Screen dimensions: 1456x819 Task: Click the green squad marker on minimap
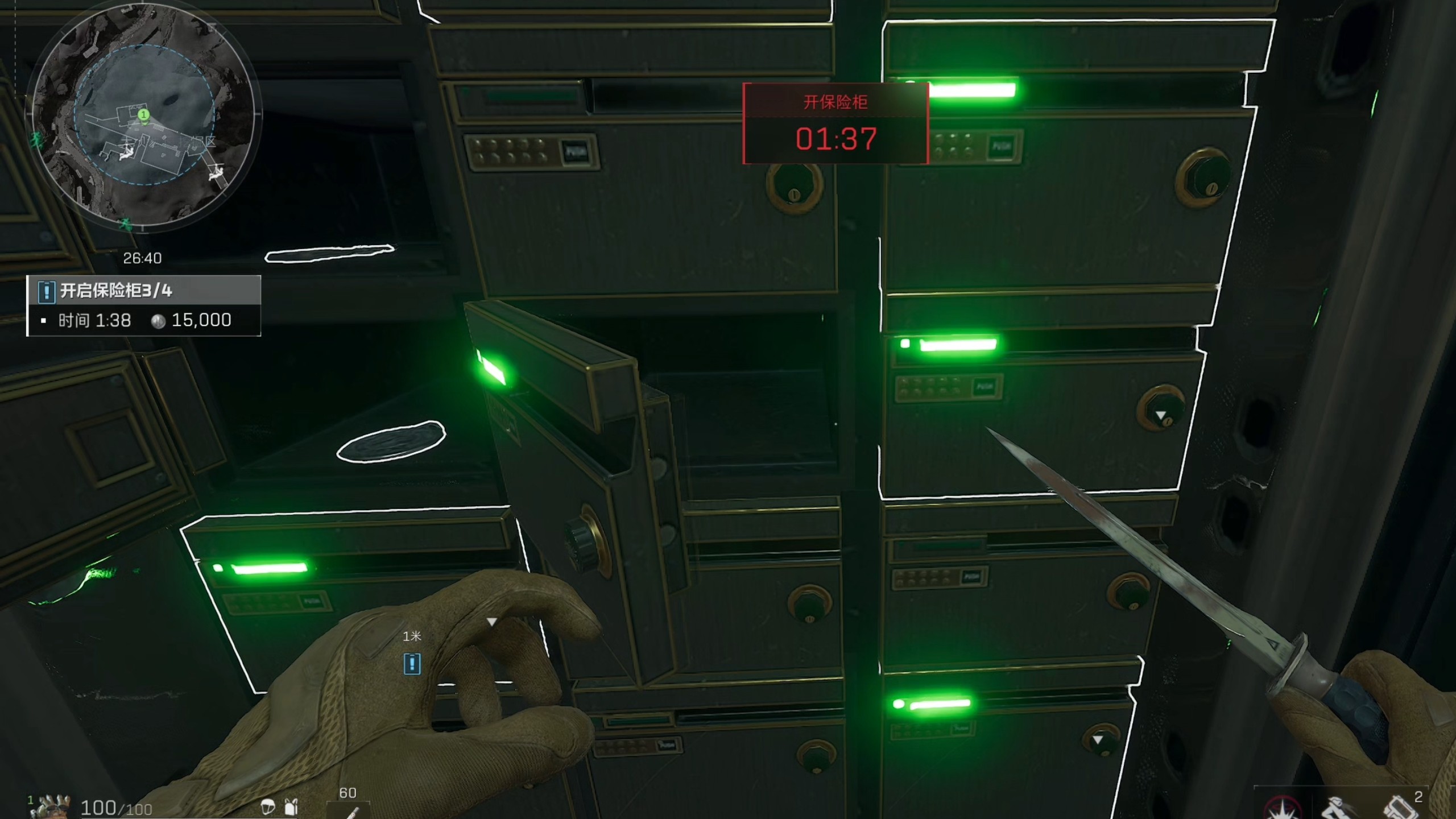(x=144, y=115)
